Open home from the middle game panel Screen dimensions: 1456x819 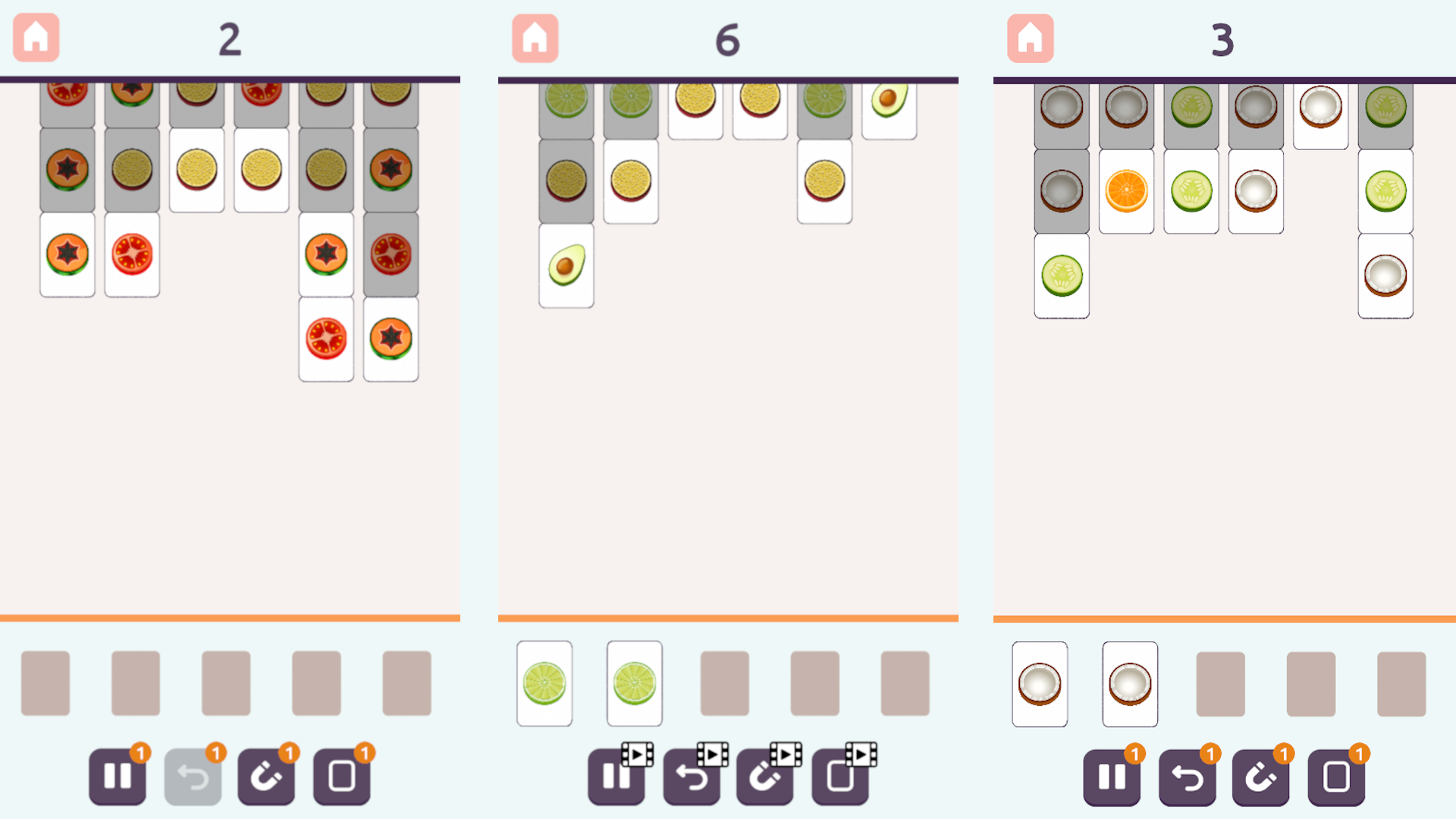(534, 36)
